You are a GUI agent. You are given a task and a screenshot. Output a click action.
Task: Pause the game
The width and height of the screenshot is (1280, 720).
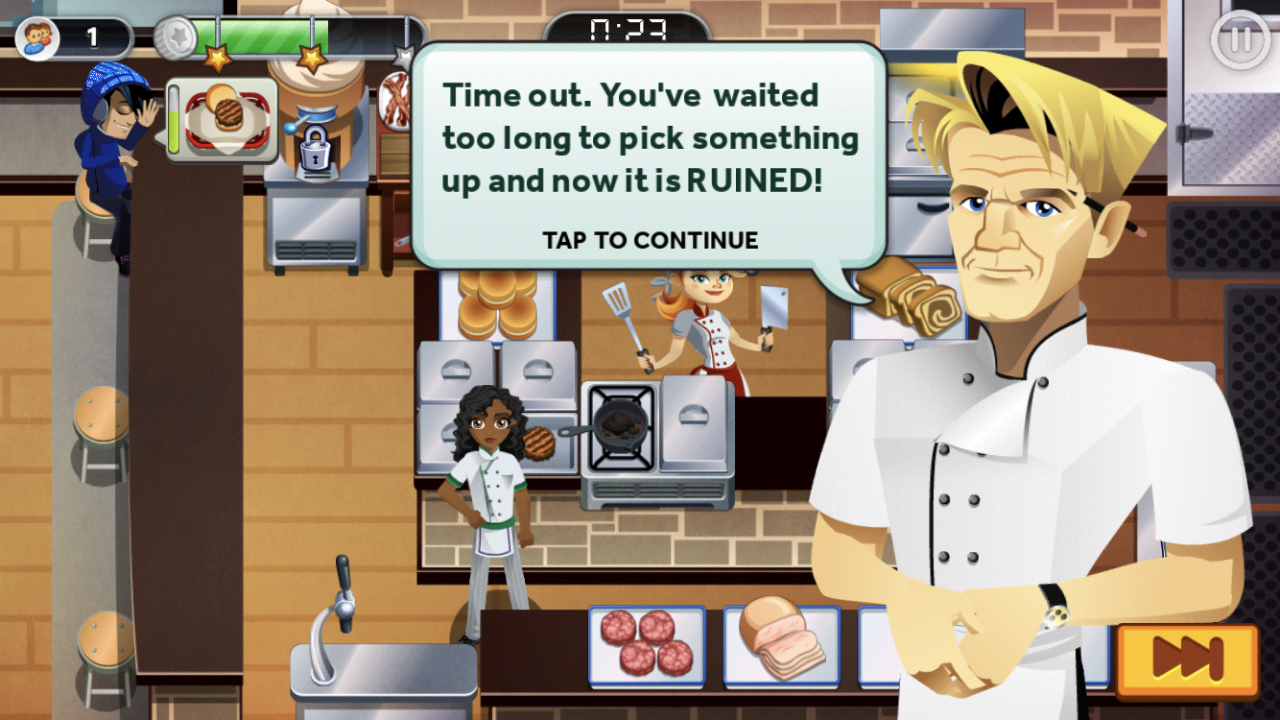tap(1238, 40)
